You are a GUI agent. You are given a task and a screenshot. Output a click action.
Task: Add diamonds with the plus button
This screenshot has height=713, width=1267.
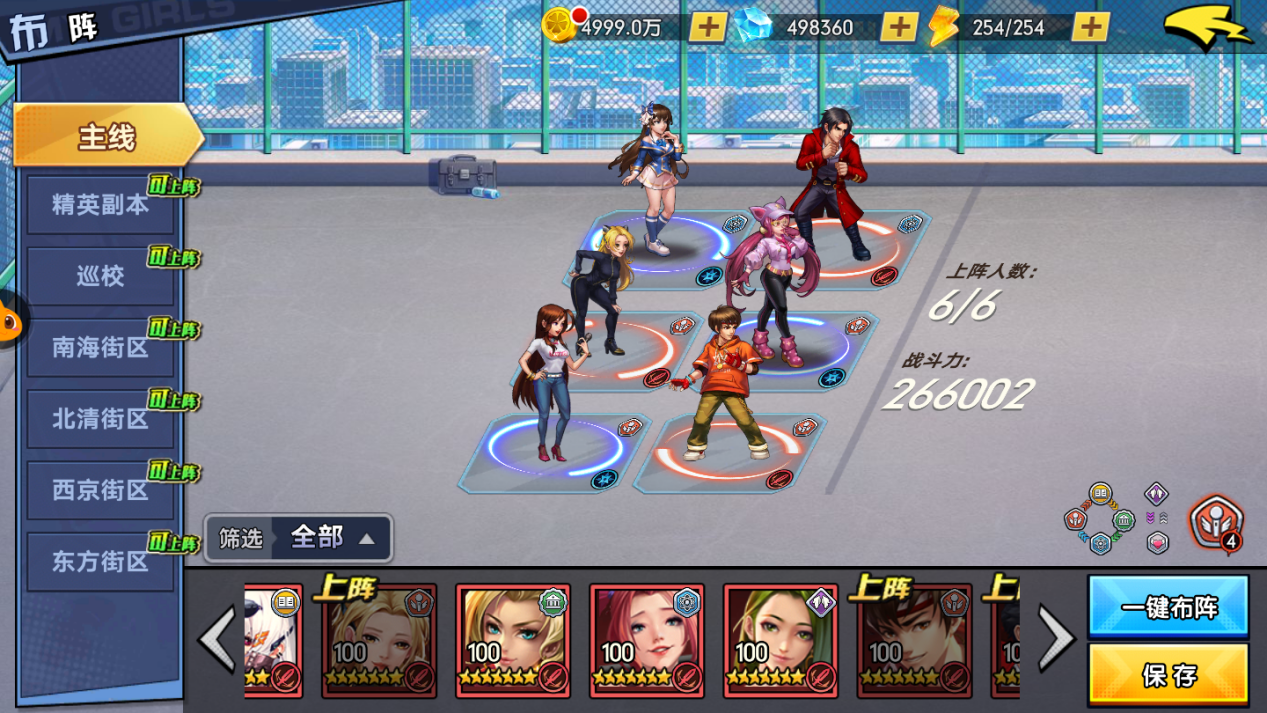(898, 27)
